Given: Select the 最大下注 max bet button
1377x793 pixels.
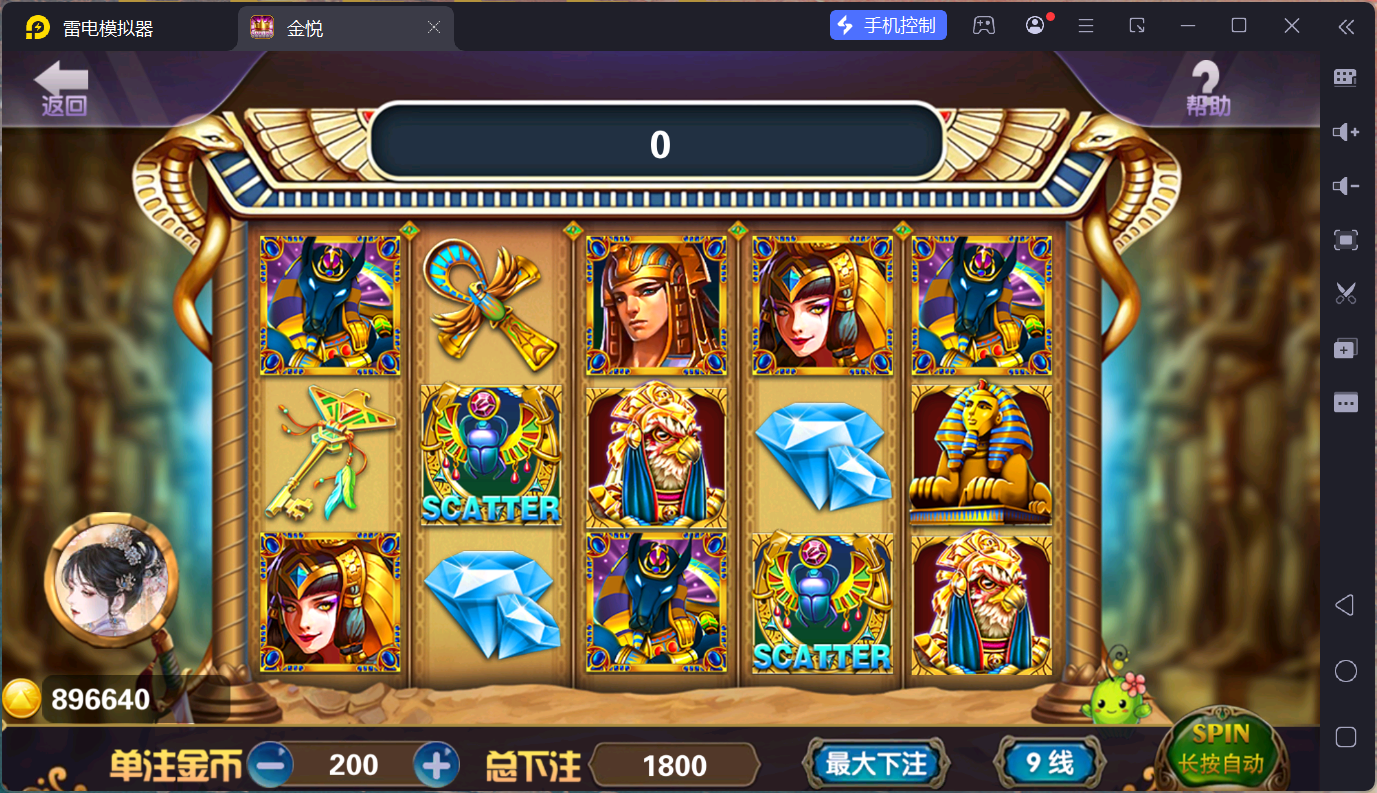Looking at the screenshot, I should [x=875, y=764].
